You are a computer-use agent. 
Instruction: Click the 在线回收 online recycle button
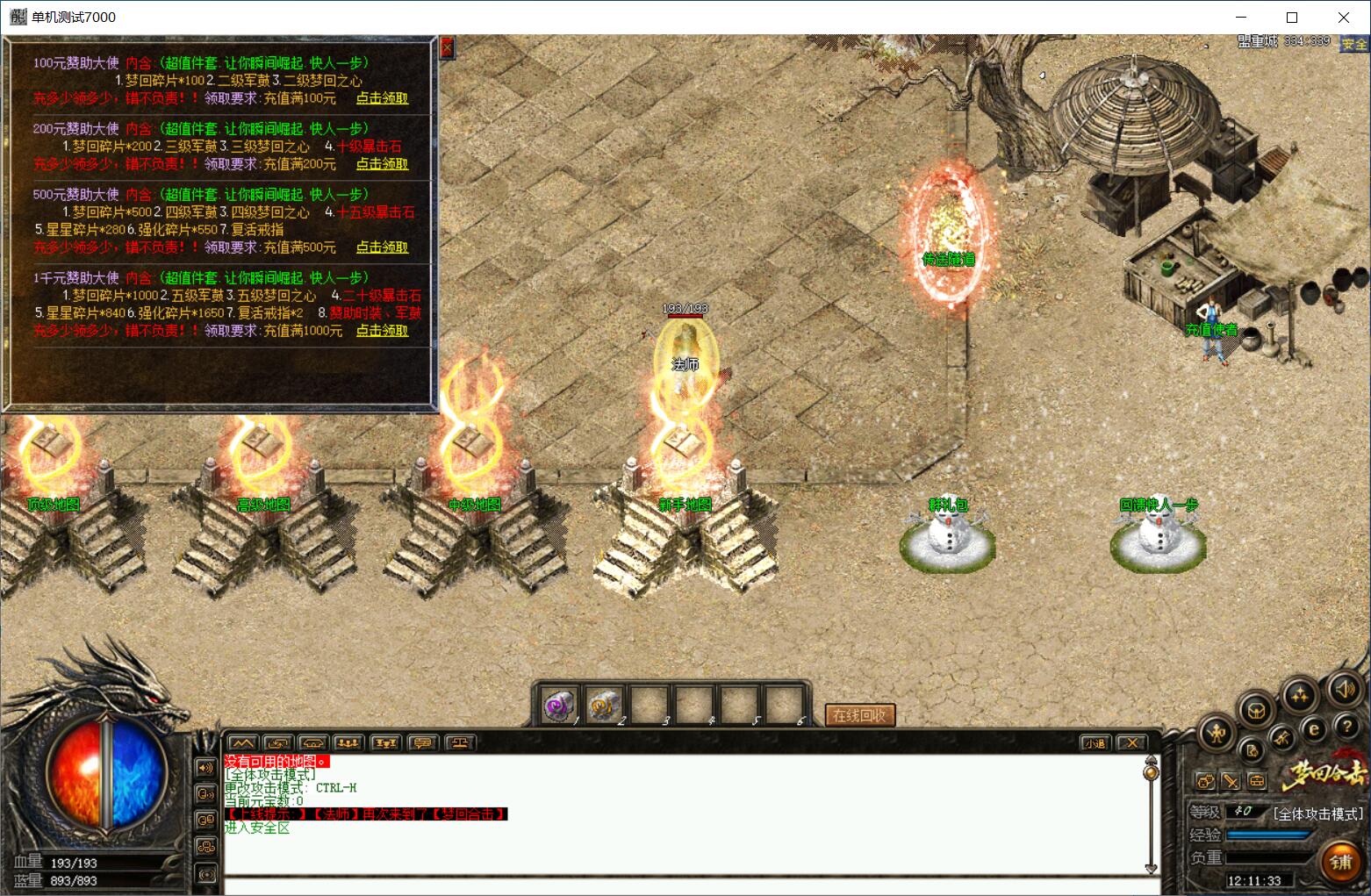859,715
